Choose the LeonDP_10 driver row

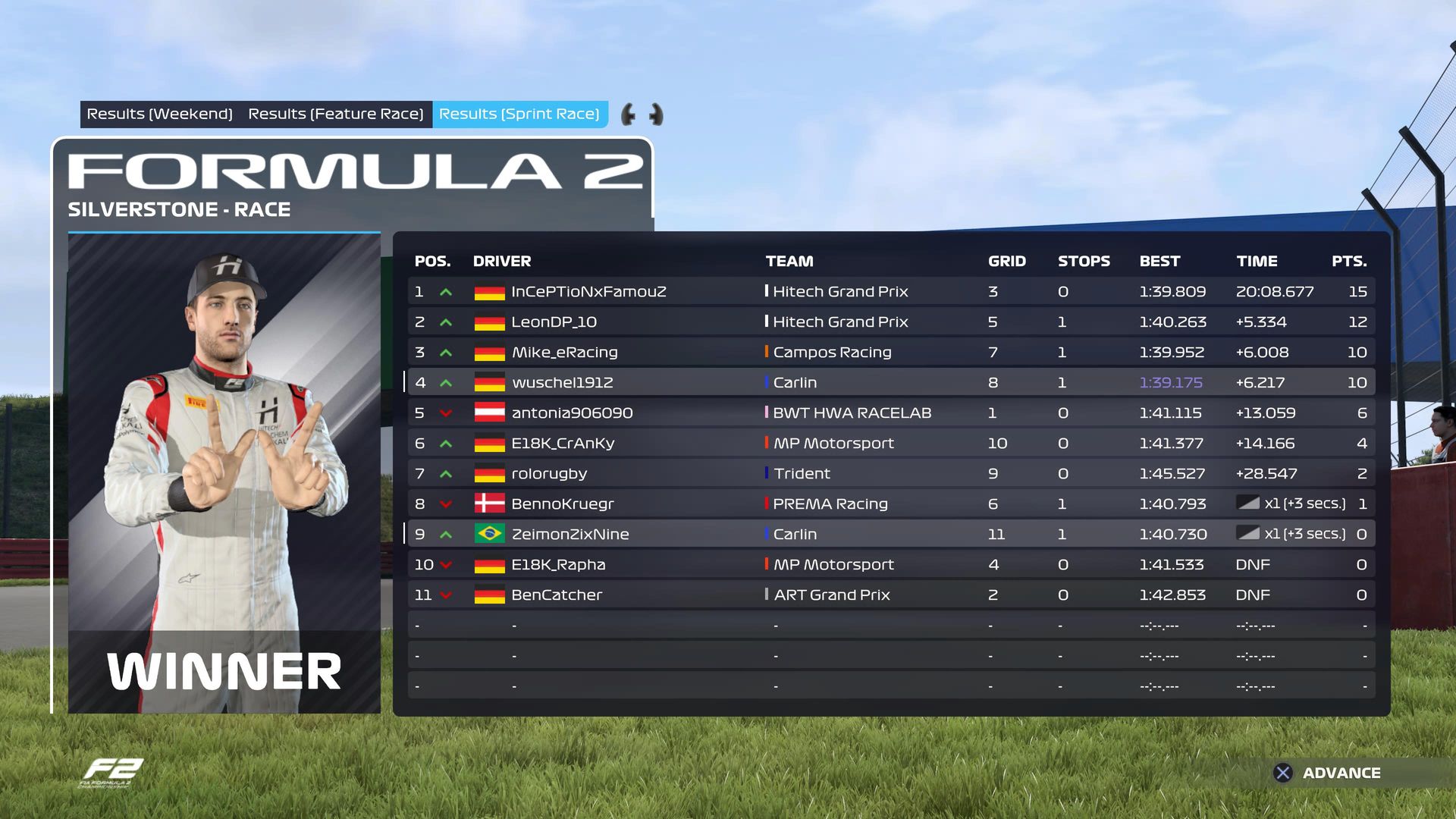tap(890, 322)
